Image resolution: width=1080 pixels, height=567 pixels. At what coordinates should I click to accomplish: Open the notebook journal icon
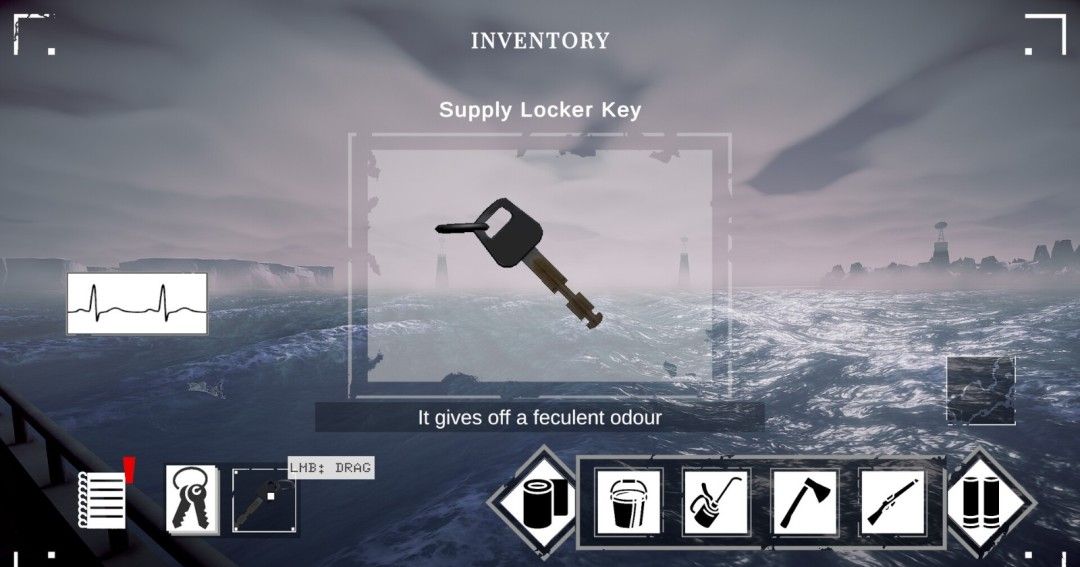click(x=103, y=498)
